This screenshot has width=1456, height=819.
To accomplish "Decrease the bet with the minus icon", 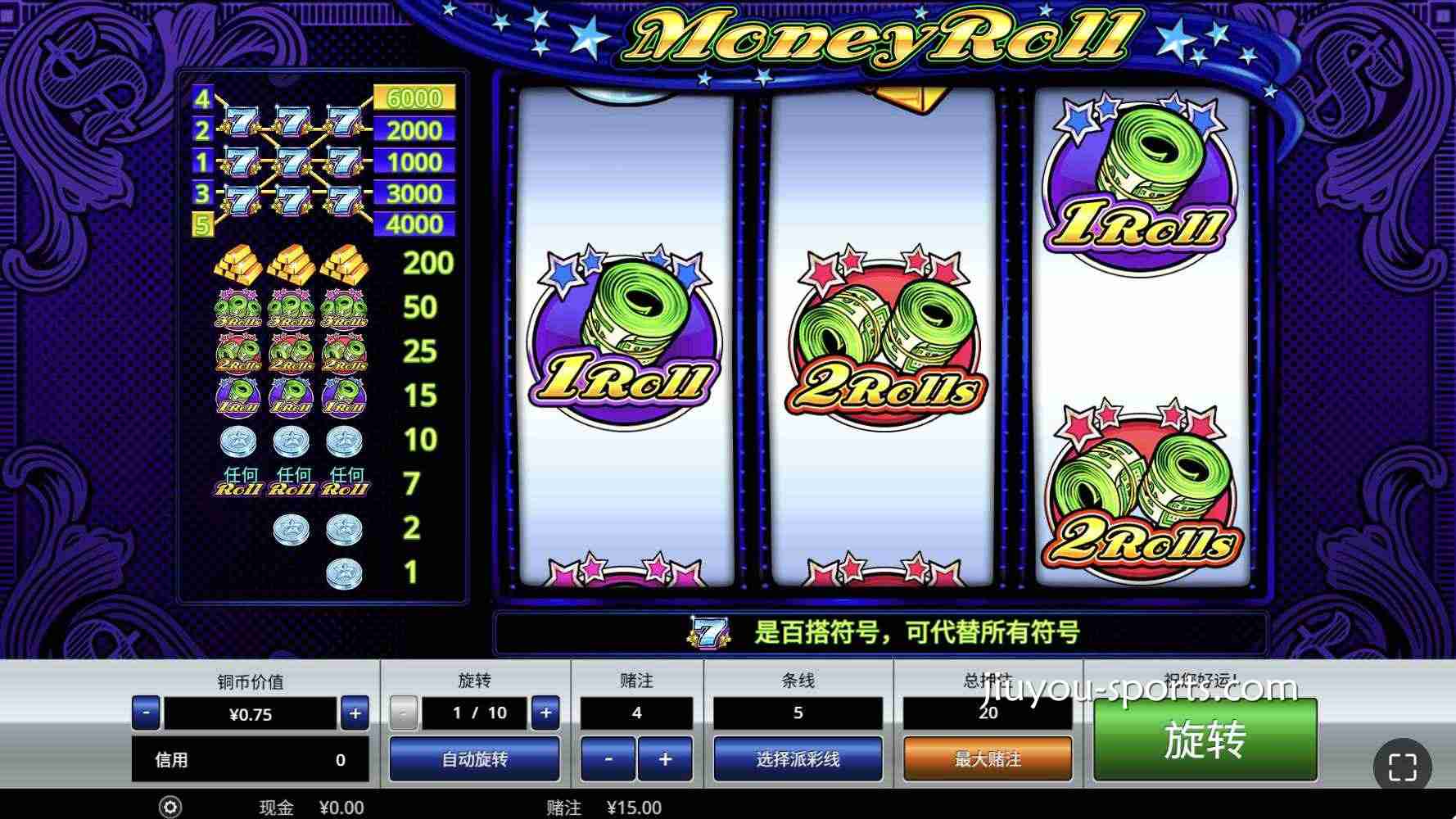I will 608,758.
